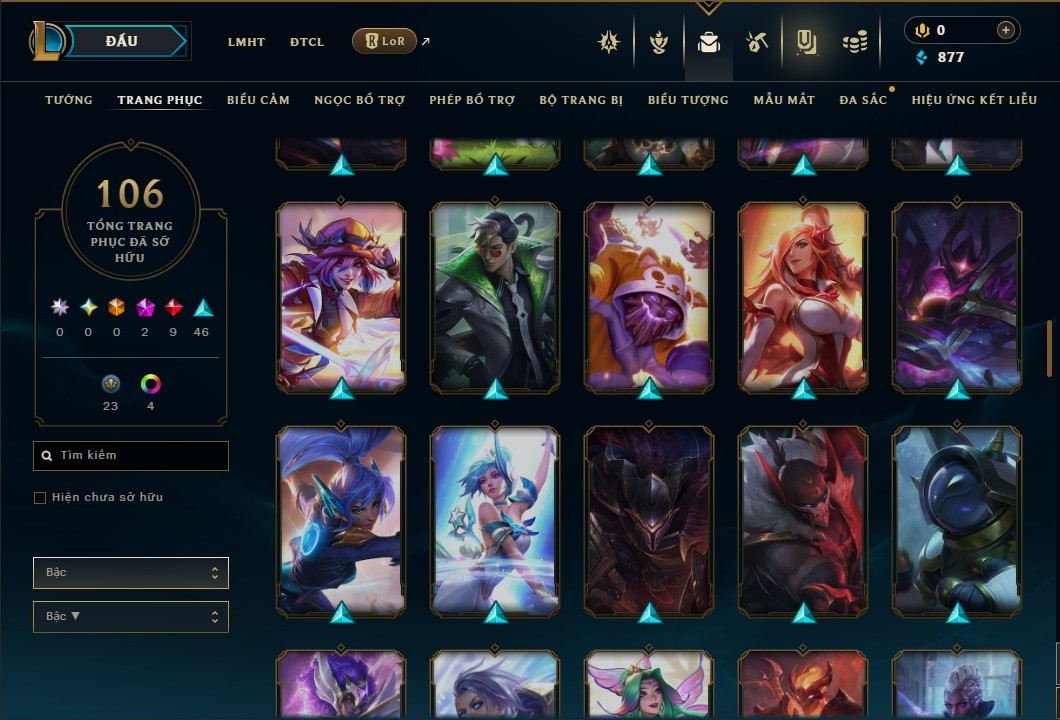Click the ĐẤU play button
This screenshot has width=1060, height=720.
point(122,41)
